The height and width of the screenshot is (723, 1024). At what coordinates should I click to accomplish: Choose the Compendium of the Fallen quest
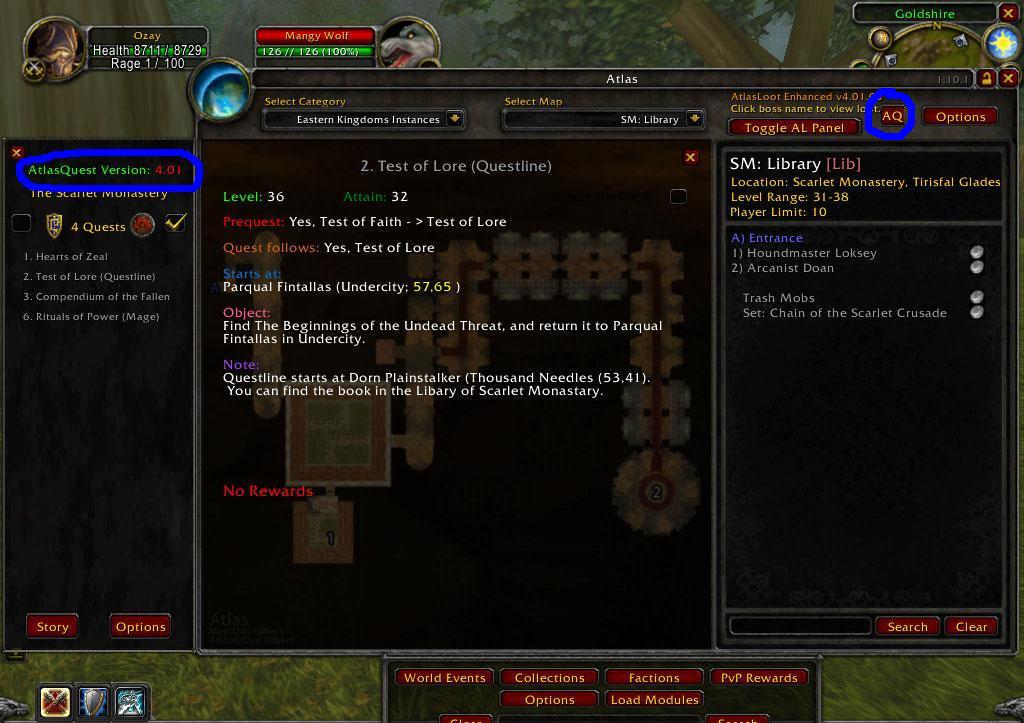click(102, 297)
